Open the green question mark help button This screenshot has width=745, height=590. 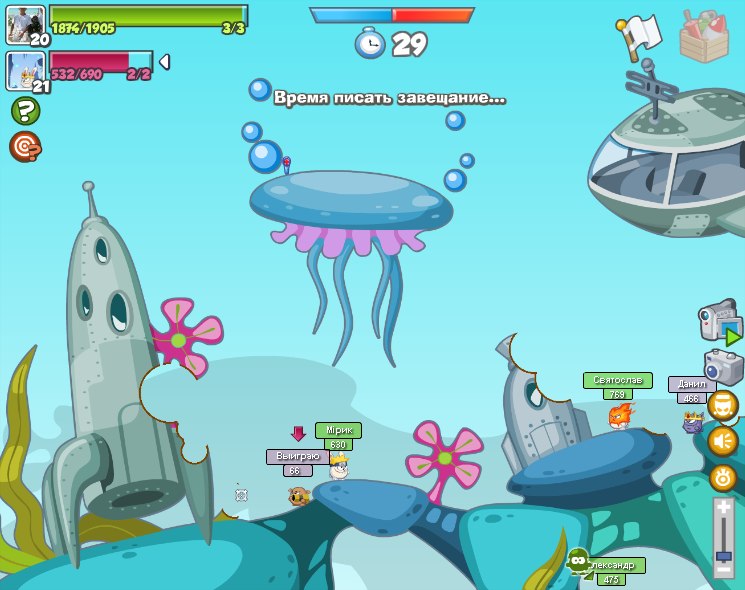[x=25, y=111]
